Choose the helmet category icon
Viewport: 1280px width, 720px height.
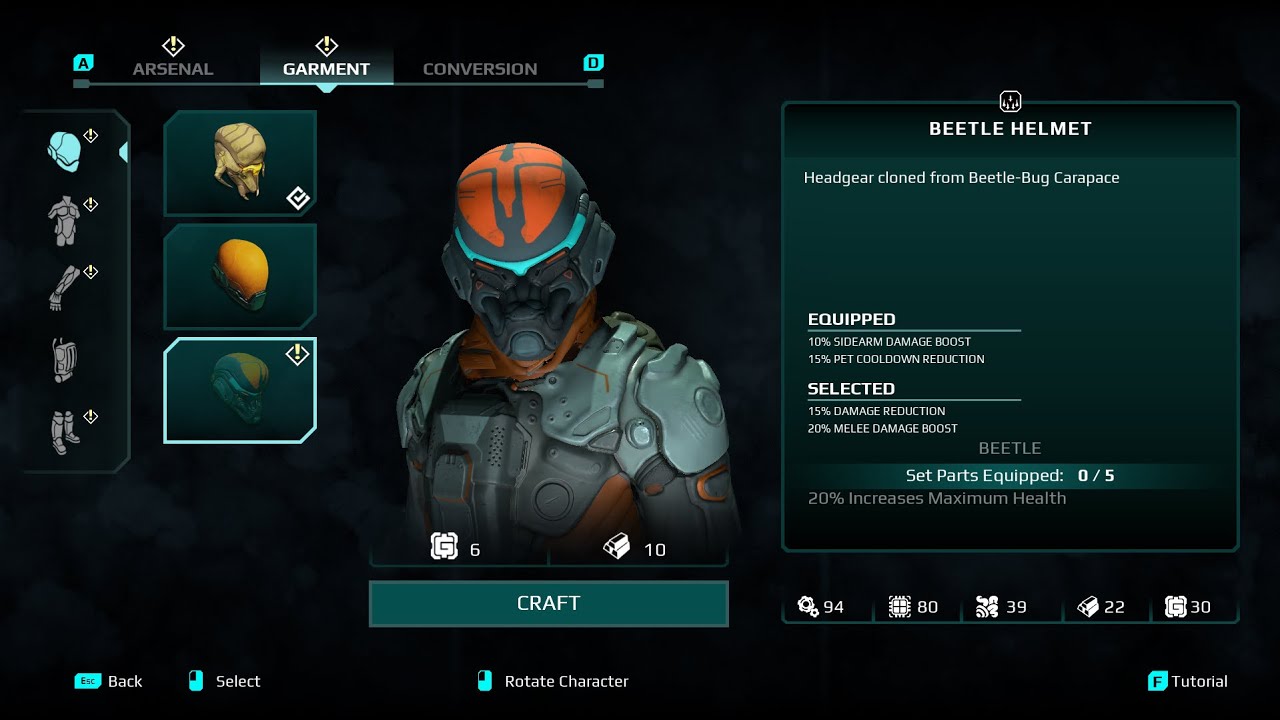pos(64,151)
